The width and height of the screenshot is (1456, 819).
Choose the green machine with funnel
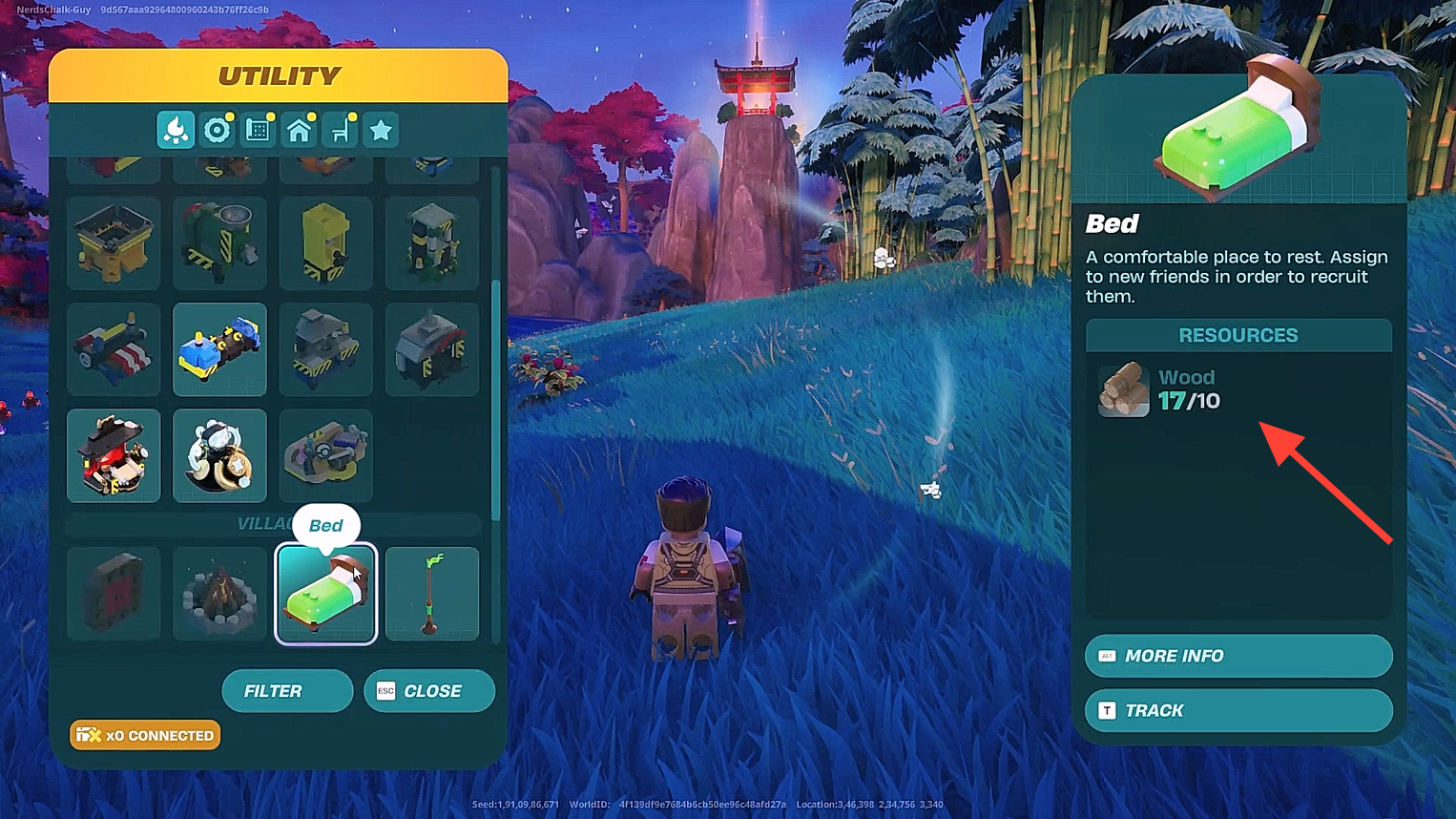[219, 243]
